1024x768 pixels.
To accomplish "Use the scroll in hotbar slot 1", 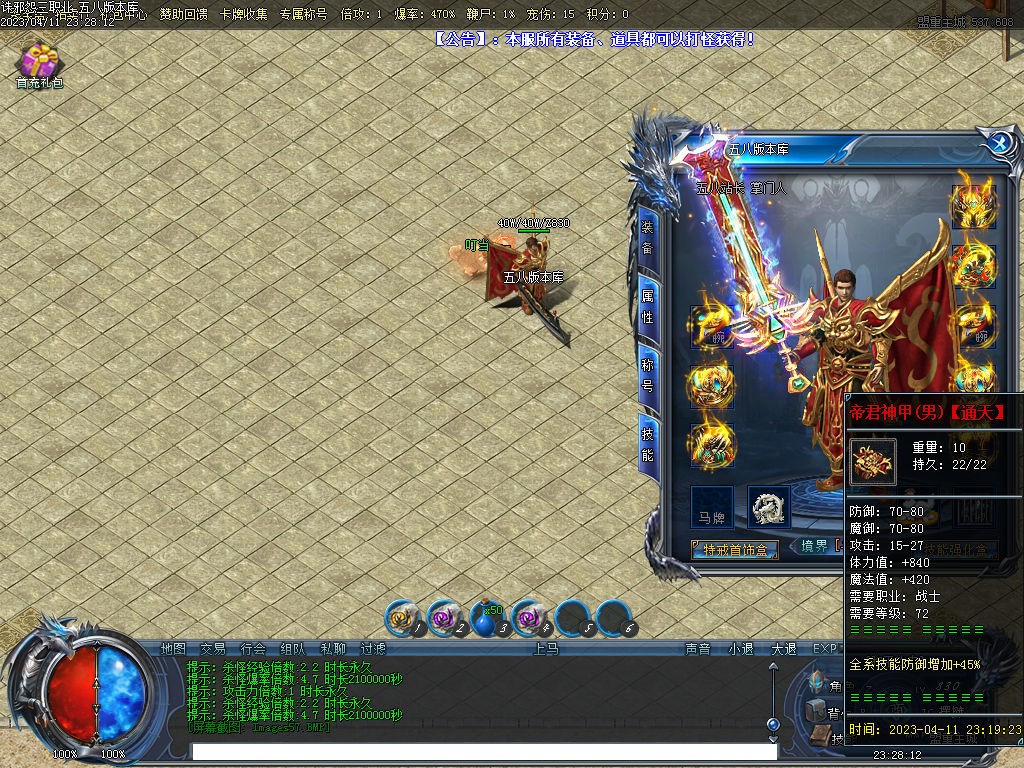I will (403, 620).
